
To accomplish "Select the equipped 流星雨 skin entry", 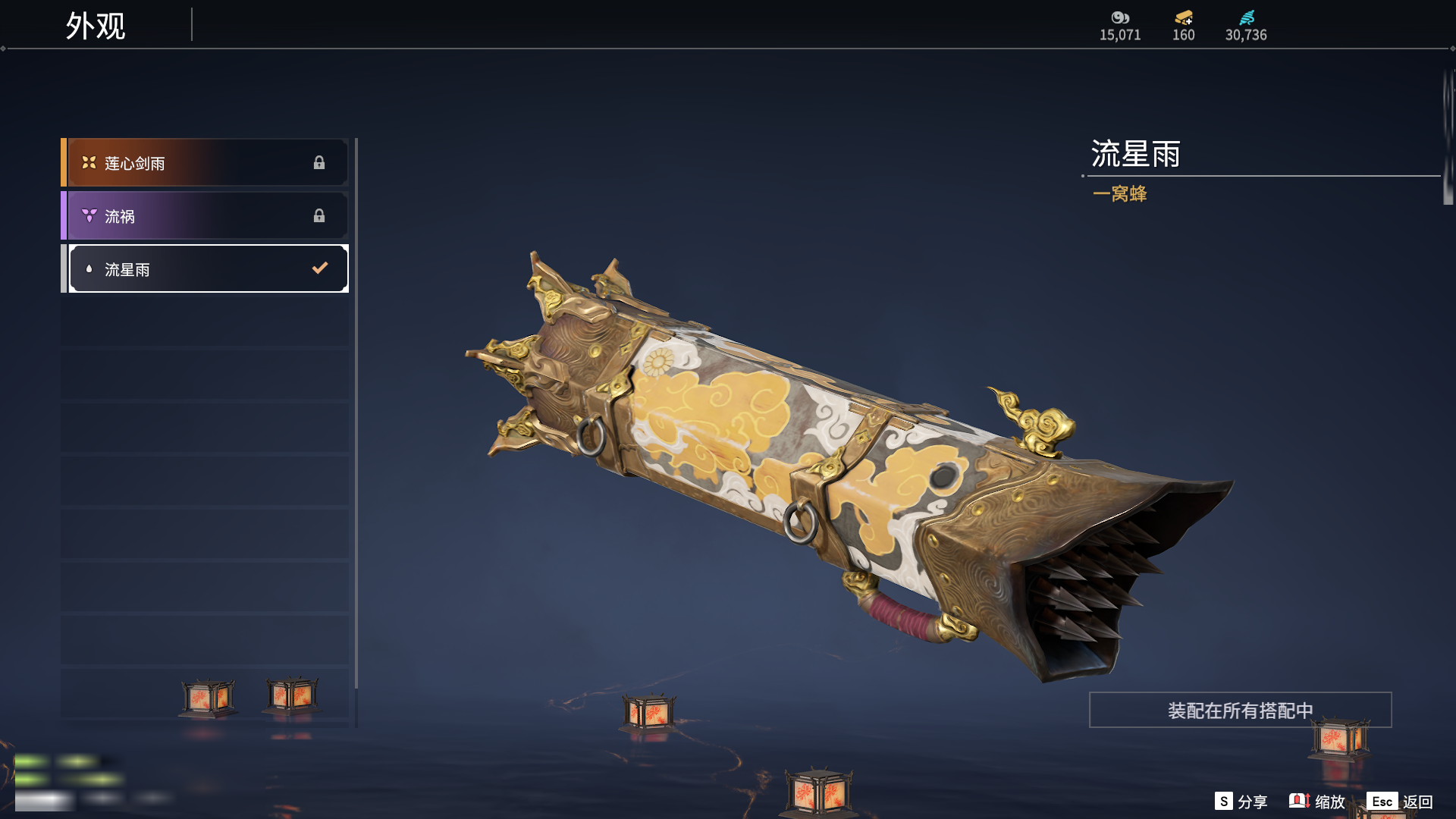I will [x=205, y=269].
